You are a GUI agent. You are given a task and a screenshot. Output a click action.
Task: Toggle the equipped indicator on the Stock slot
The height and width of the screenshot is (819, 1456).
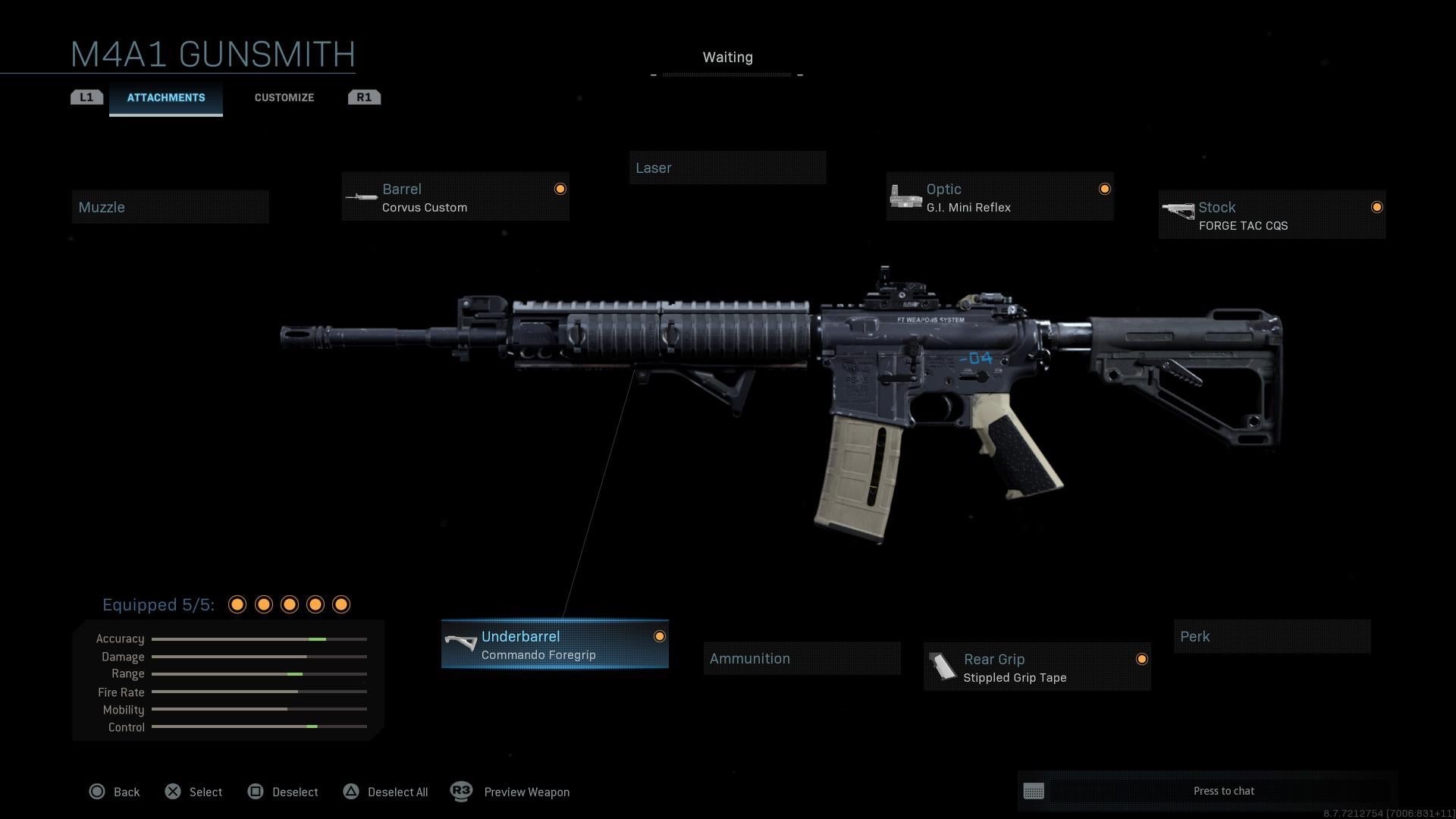(1377, 206)
